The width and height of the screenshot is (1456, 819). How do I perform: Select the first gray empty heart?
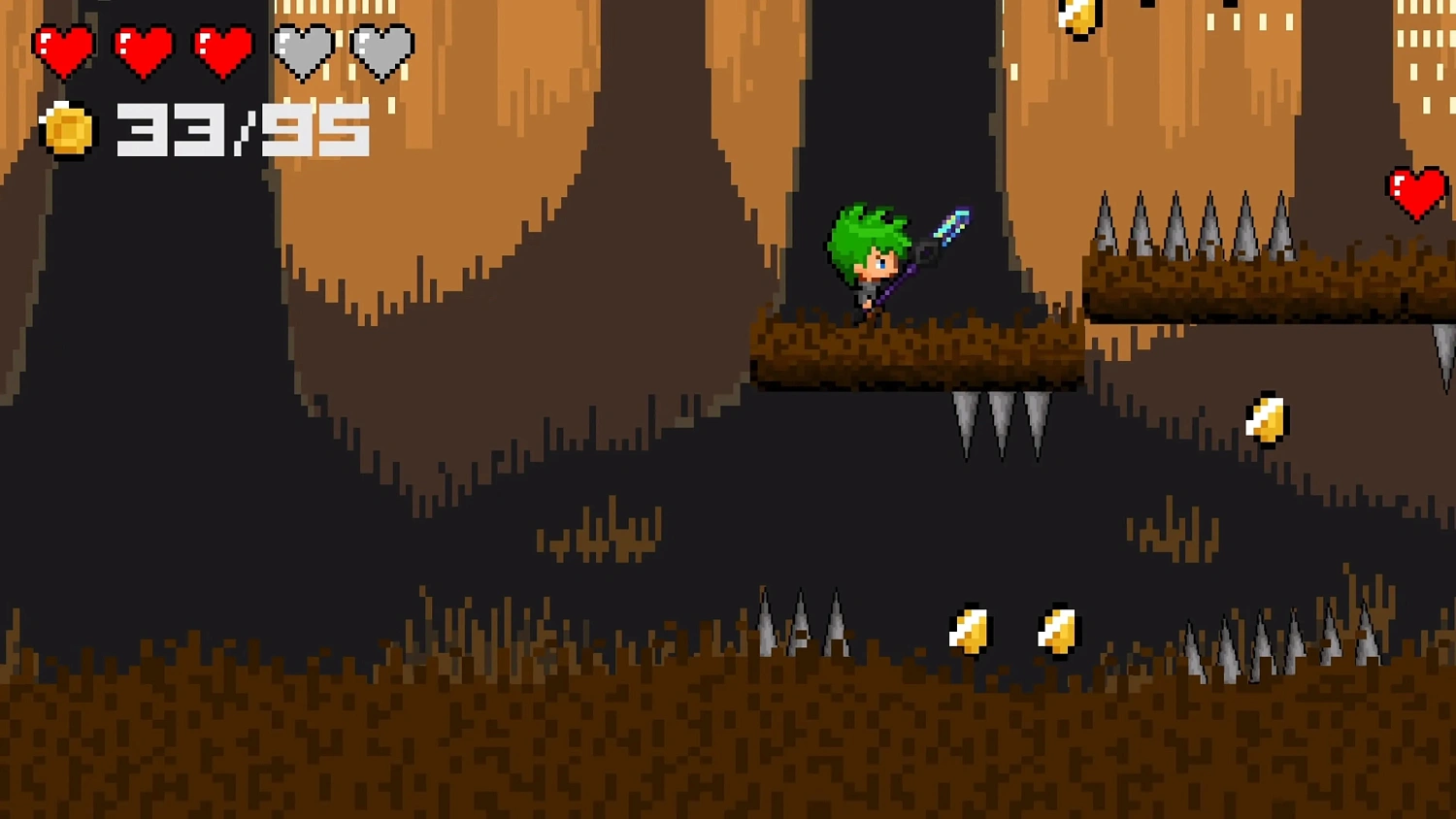point(301,44)
